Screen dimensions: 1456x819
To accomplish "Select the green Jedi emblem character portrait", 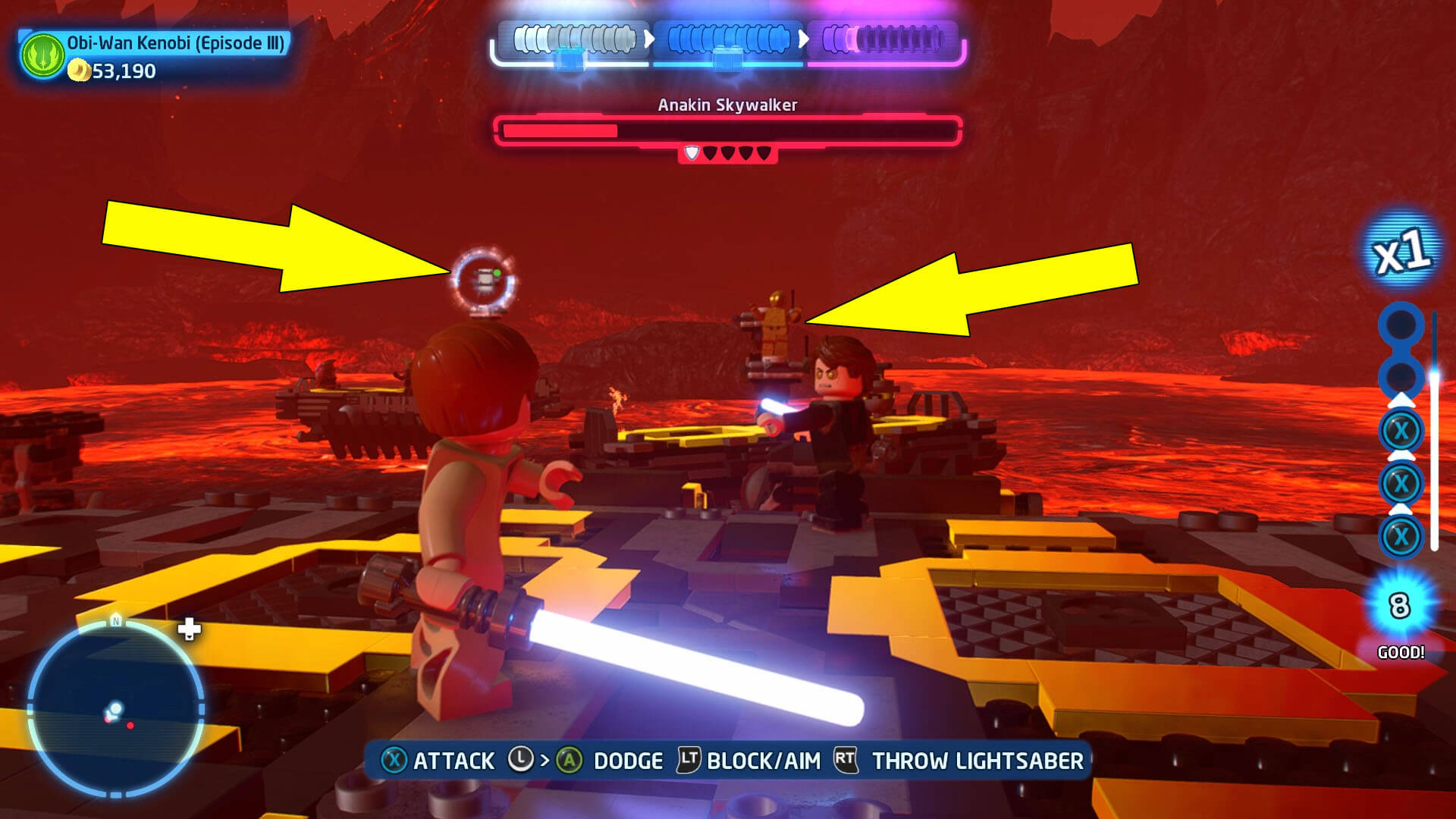I will 43,55.
